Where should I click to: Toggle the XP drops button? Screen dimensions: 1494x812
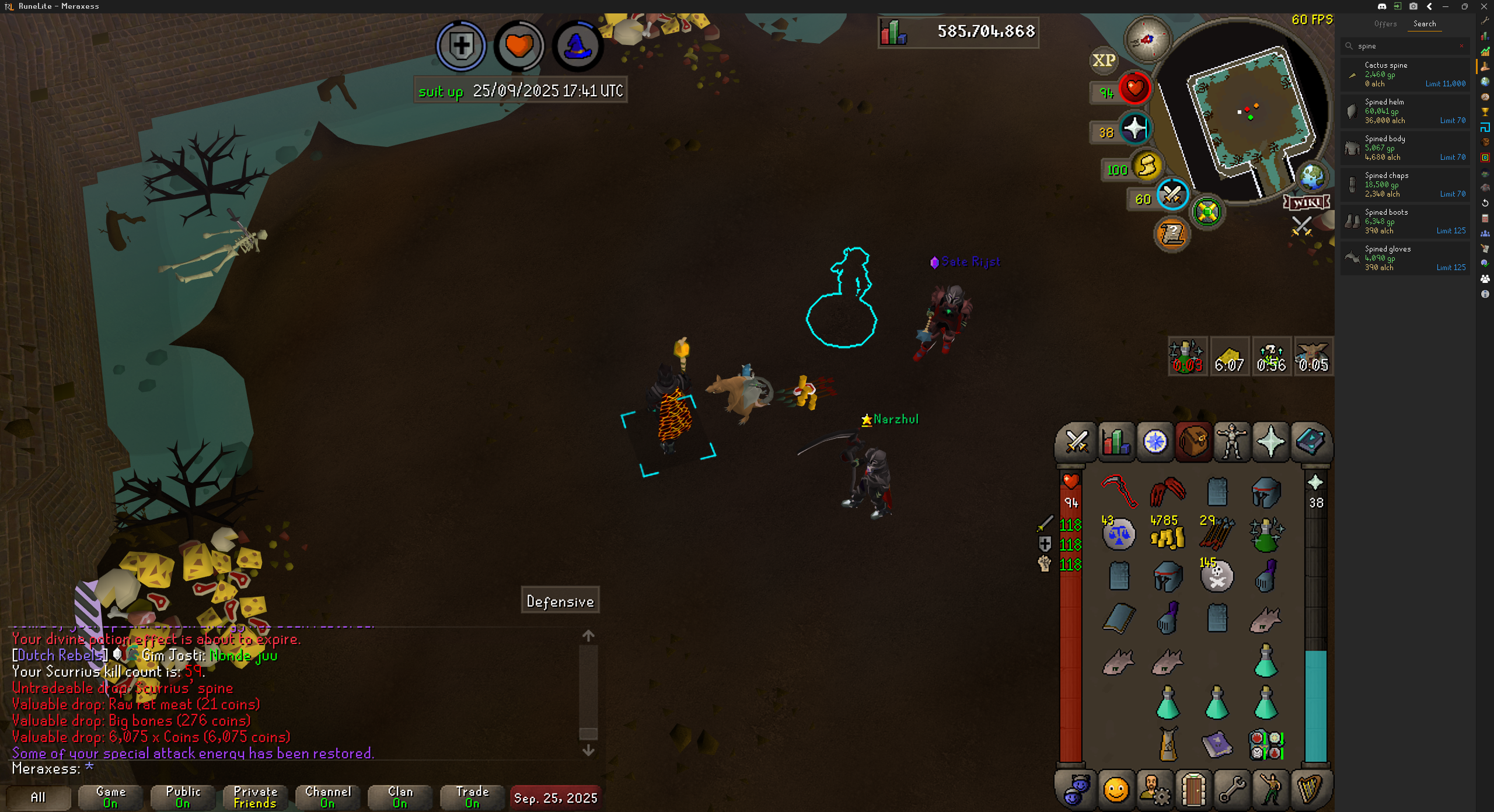point(1104,60)
